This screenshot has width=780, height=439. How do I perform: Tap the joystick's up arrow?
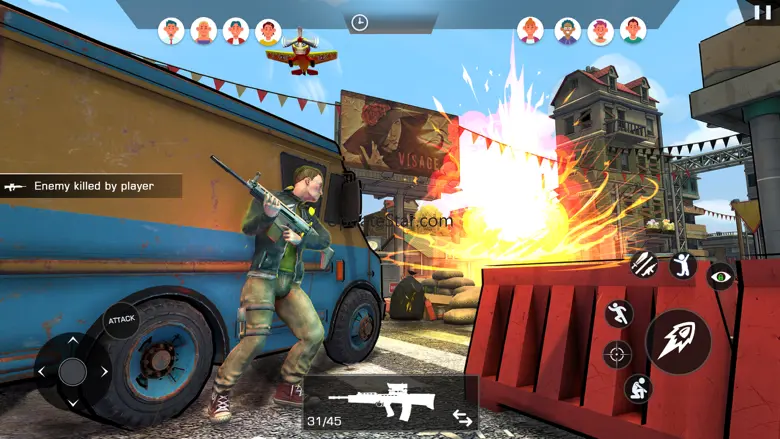[x=72, y=341]
